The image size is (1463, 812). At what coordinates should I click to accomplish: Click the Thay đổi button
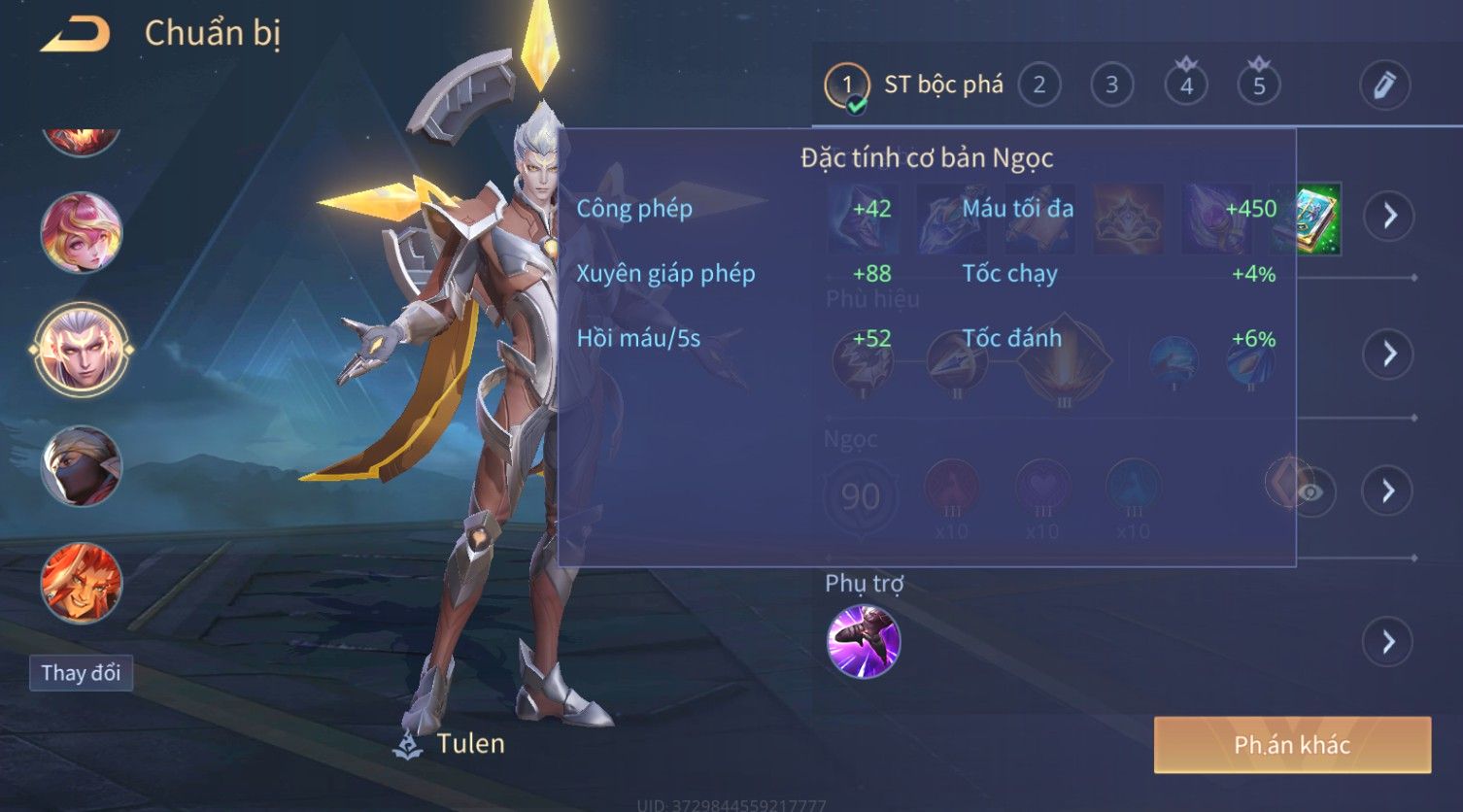point(81,673)
